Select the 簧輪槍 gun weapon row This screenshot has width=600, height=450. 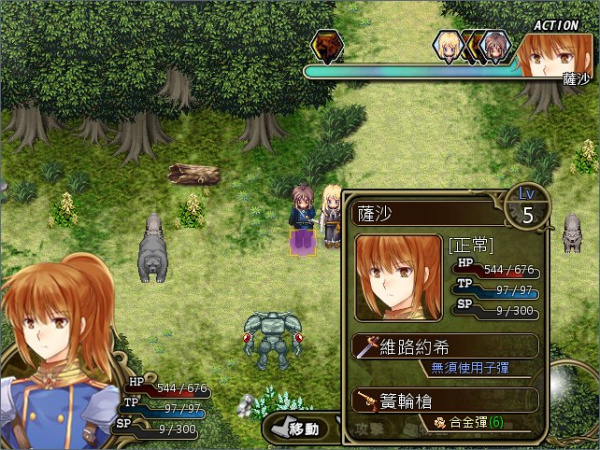pos(445,400)
